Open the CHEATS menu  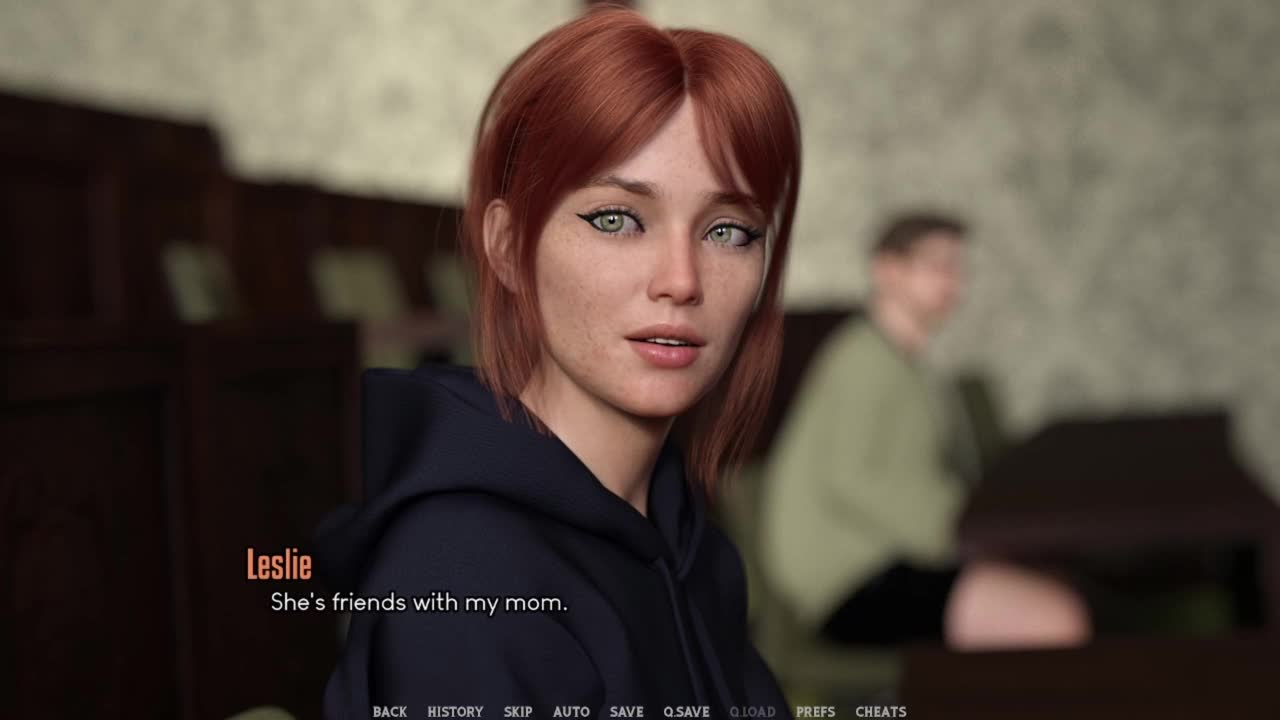(x=880, y=712)
